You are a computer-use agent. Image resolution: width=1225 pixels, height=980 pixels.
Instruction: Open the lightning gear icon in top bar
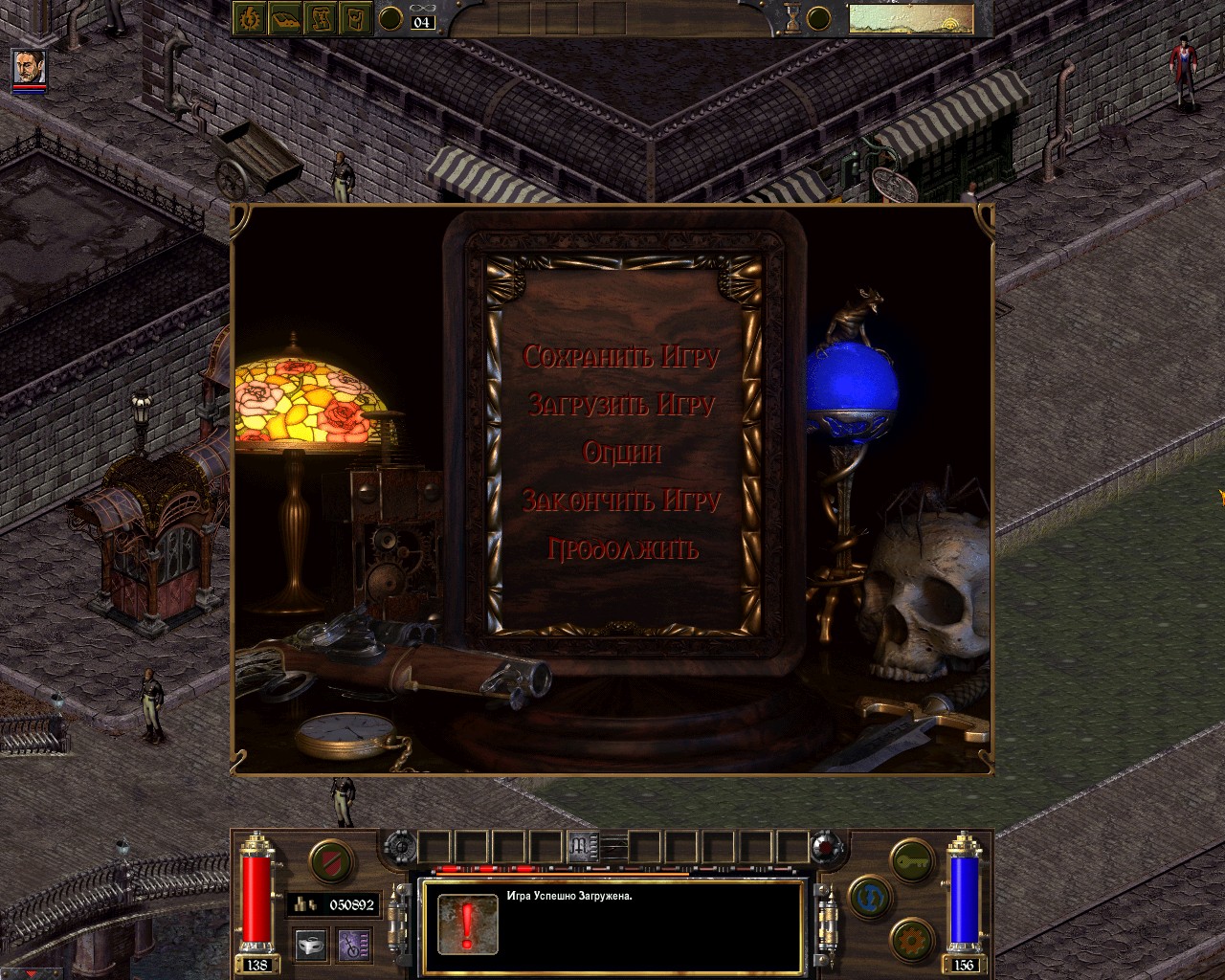[252, 18]
